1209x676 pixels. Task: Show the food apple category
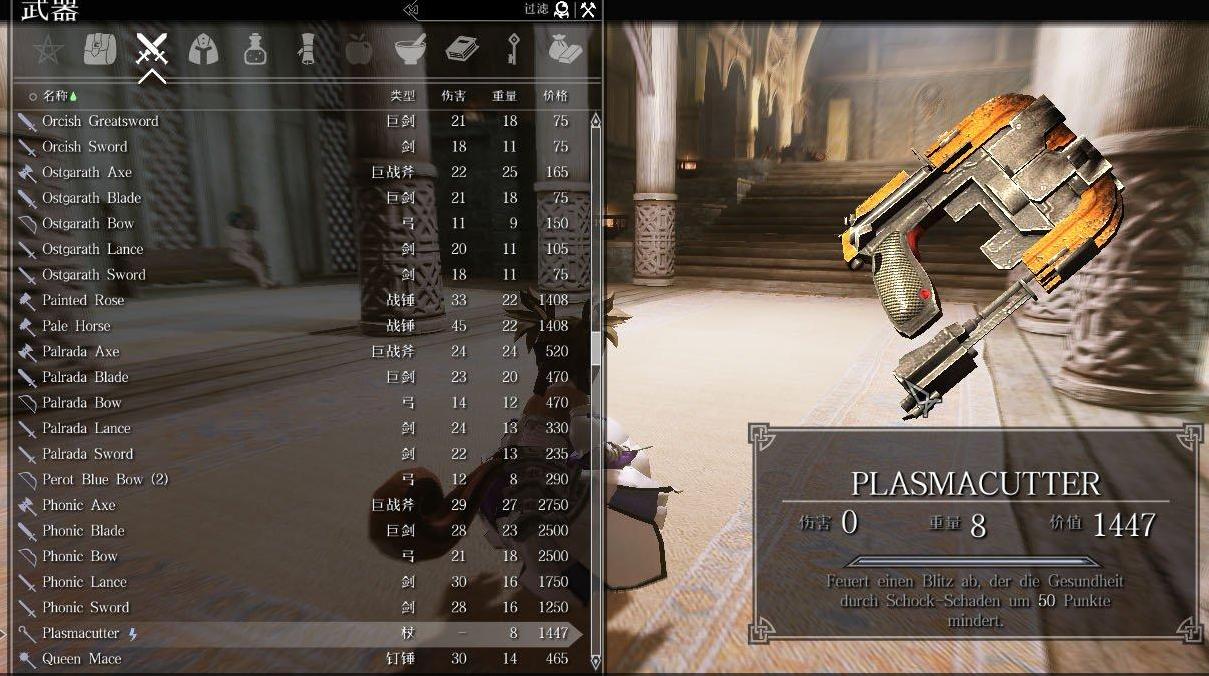359,49
